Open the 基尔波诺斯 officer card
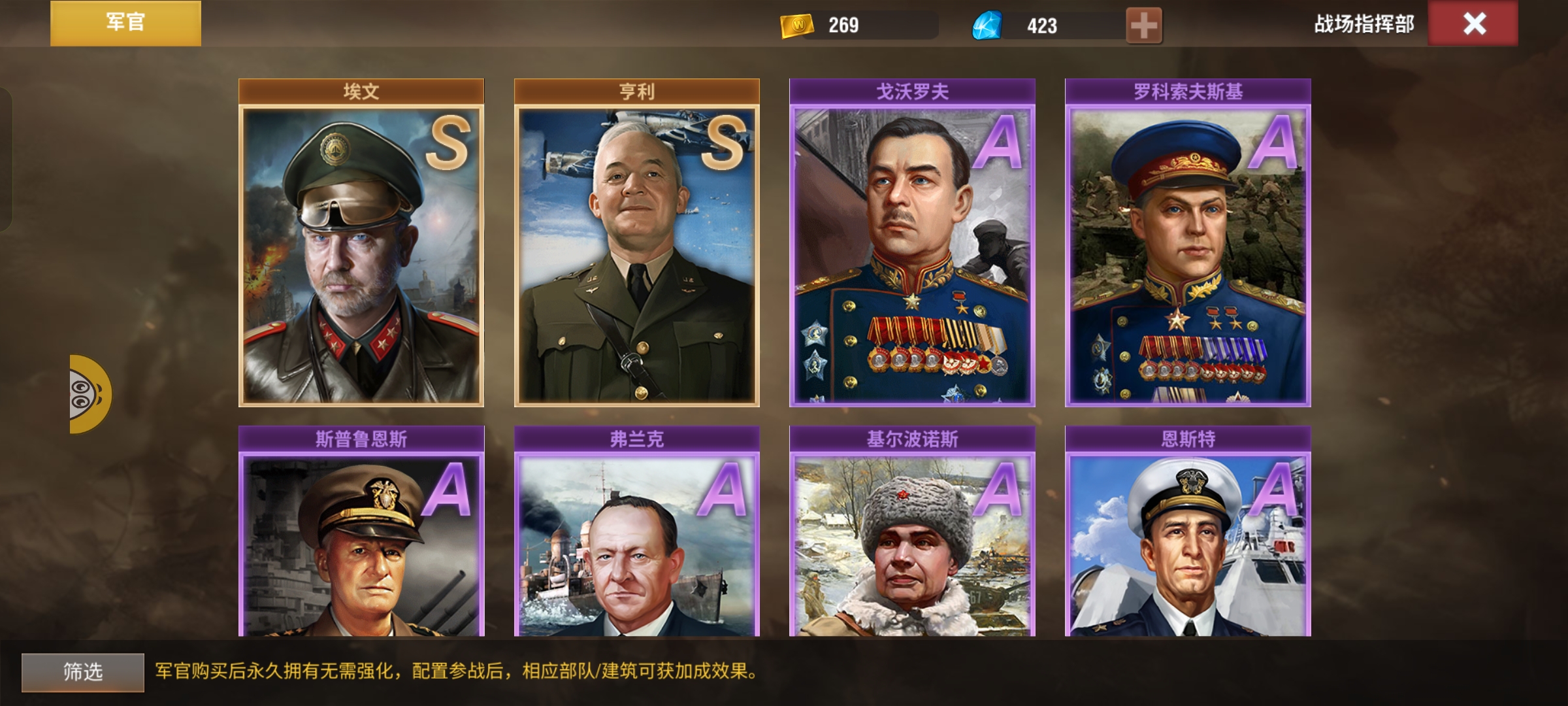The width and height of the screenshot is (1568, 706). (912, 536)
